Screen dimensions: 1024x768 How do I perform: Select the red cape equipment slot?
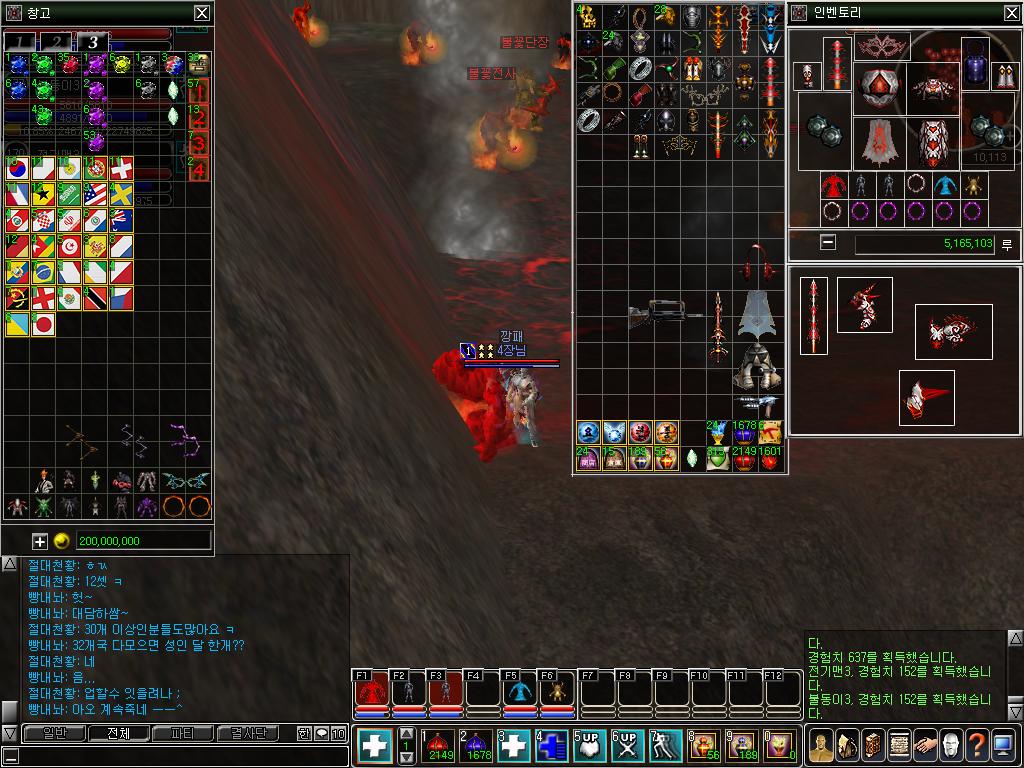[x=877, y=142]
